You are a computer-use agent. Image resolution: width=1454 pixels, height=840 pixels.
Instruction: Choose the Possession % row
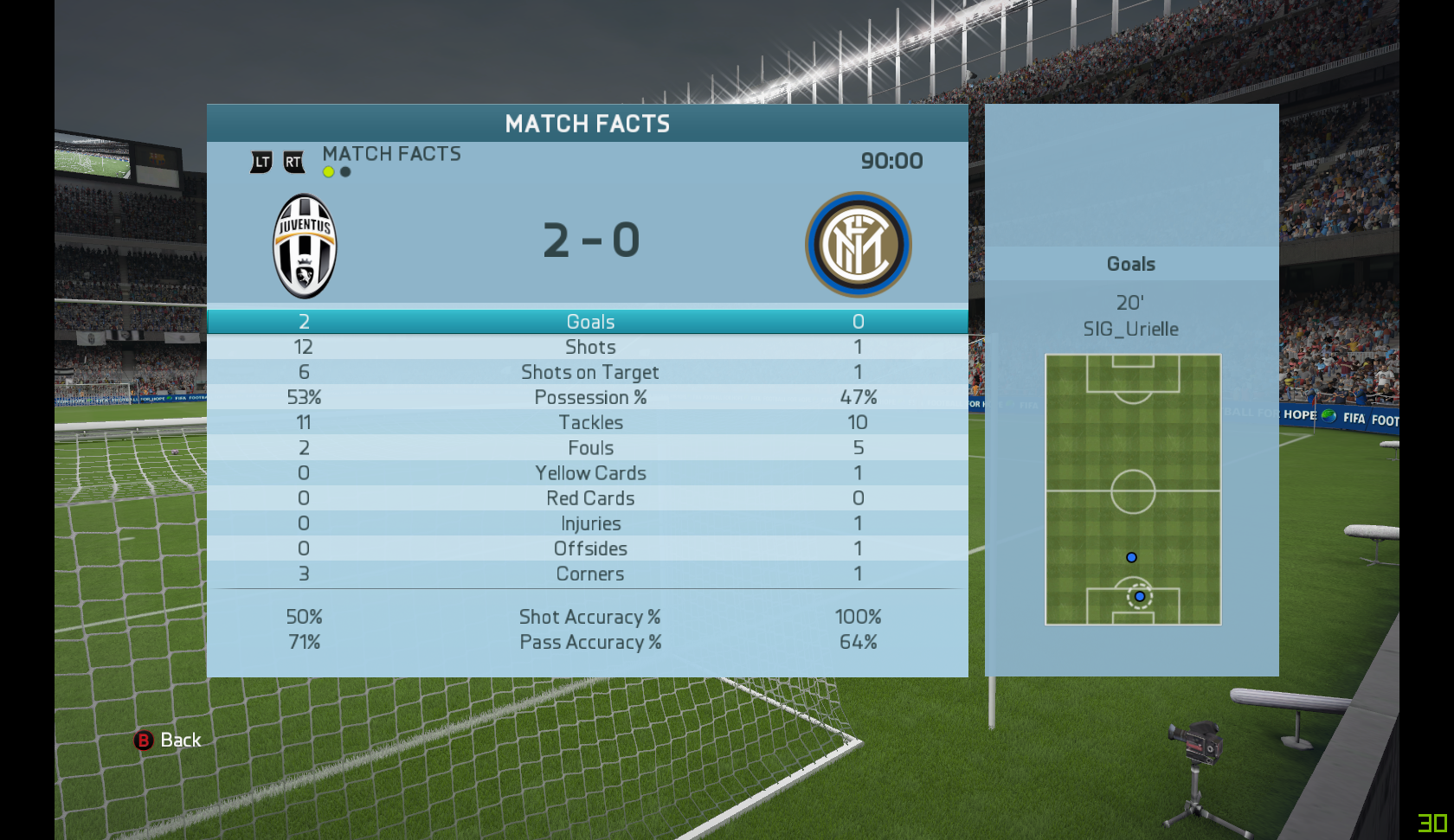[589, 397]
